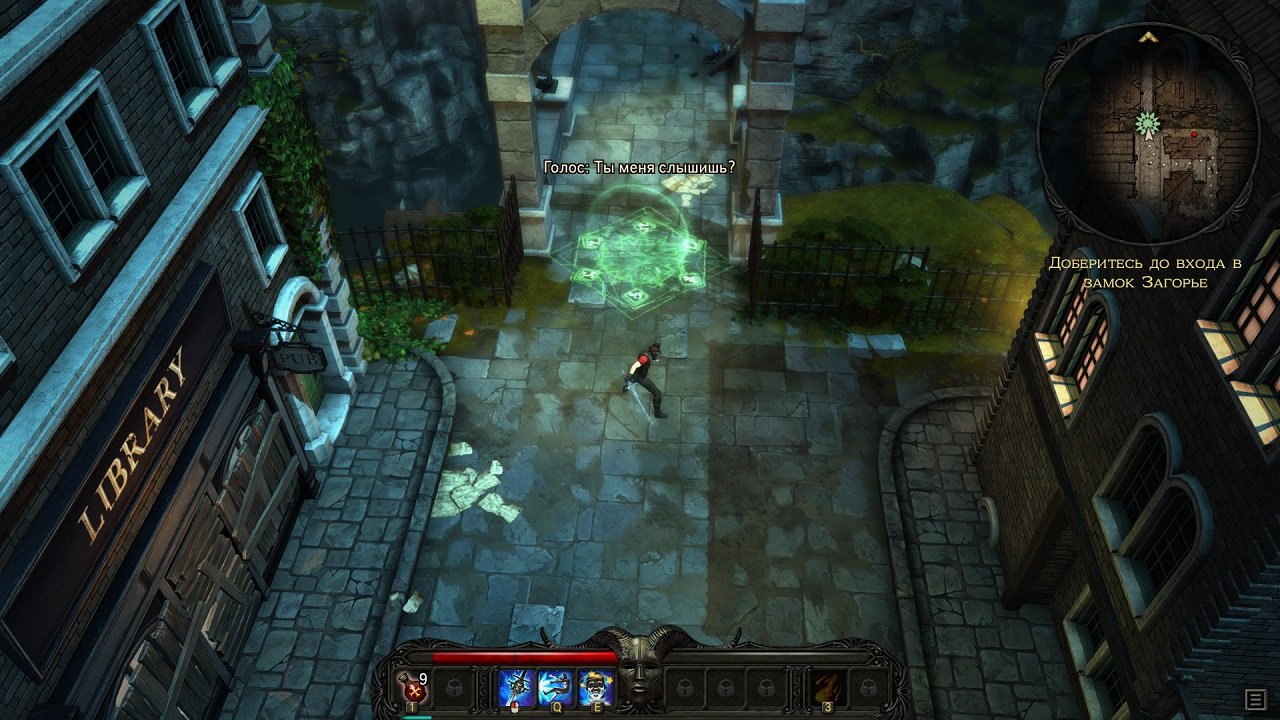Activate the sword strike ability icon
The width and height of the screenshot is (1280, 720).
[517, 687]
